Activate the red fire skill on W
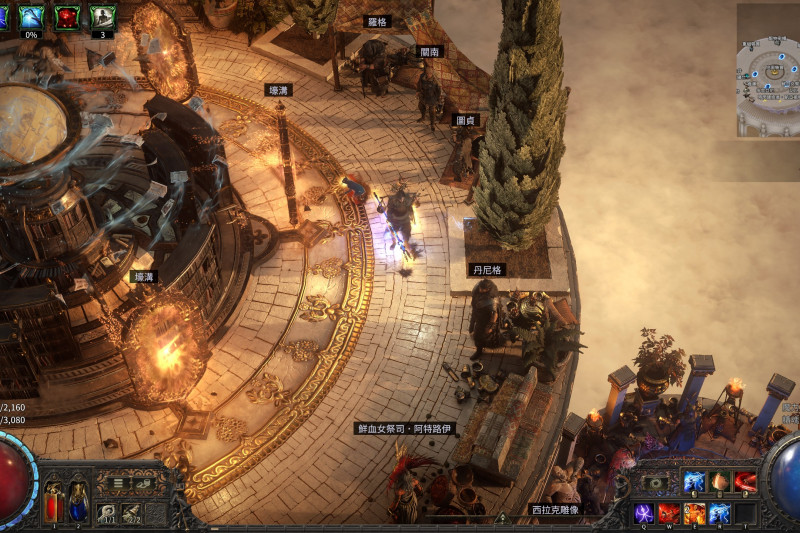 pos(669,513)
